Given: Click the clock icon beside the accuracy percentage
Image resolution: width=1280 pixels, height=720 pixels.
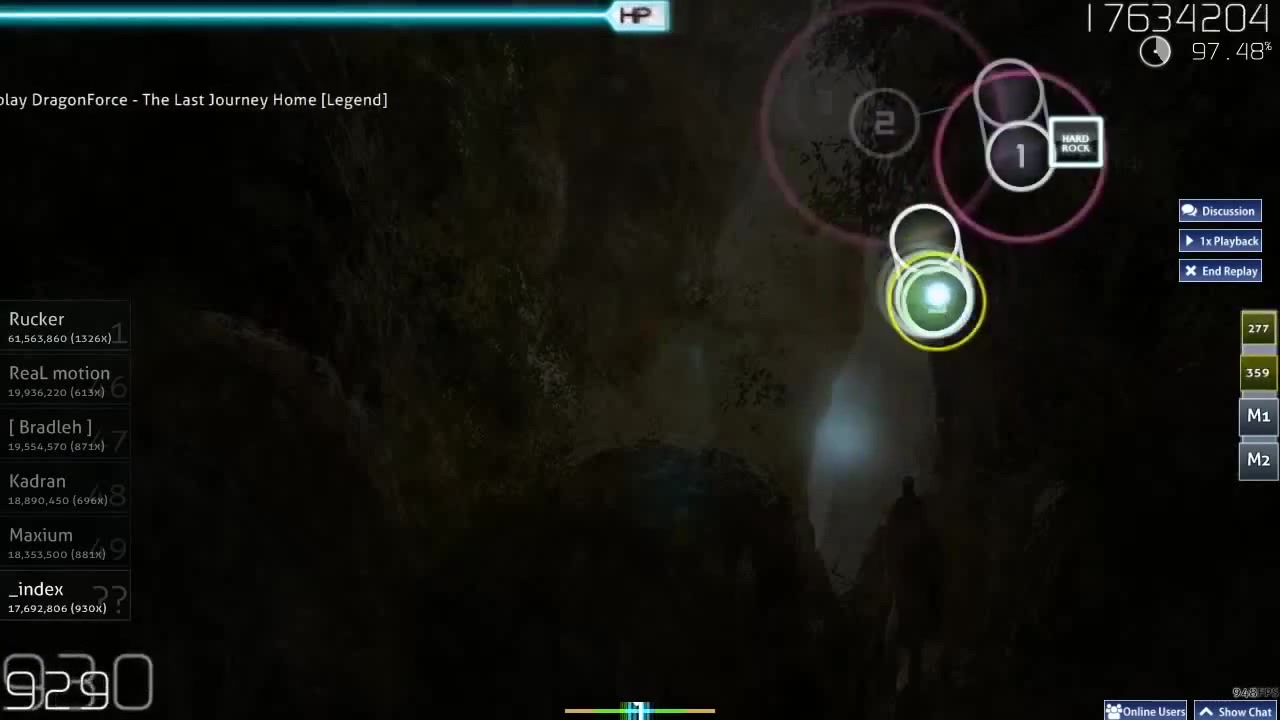Looking at the screenshot, I should pos(1155,51).
